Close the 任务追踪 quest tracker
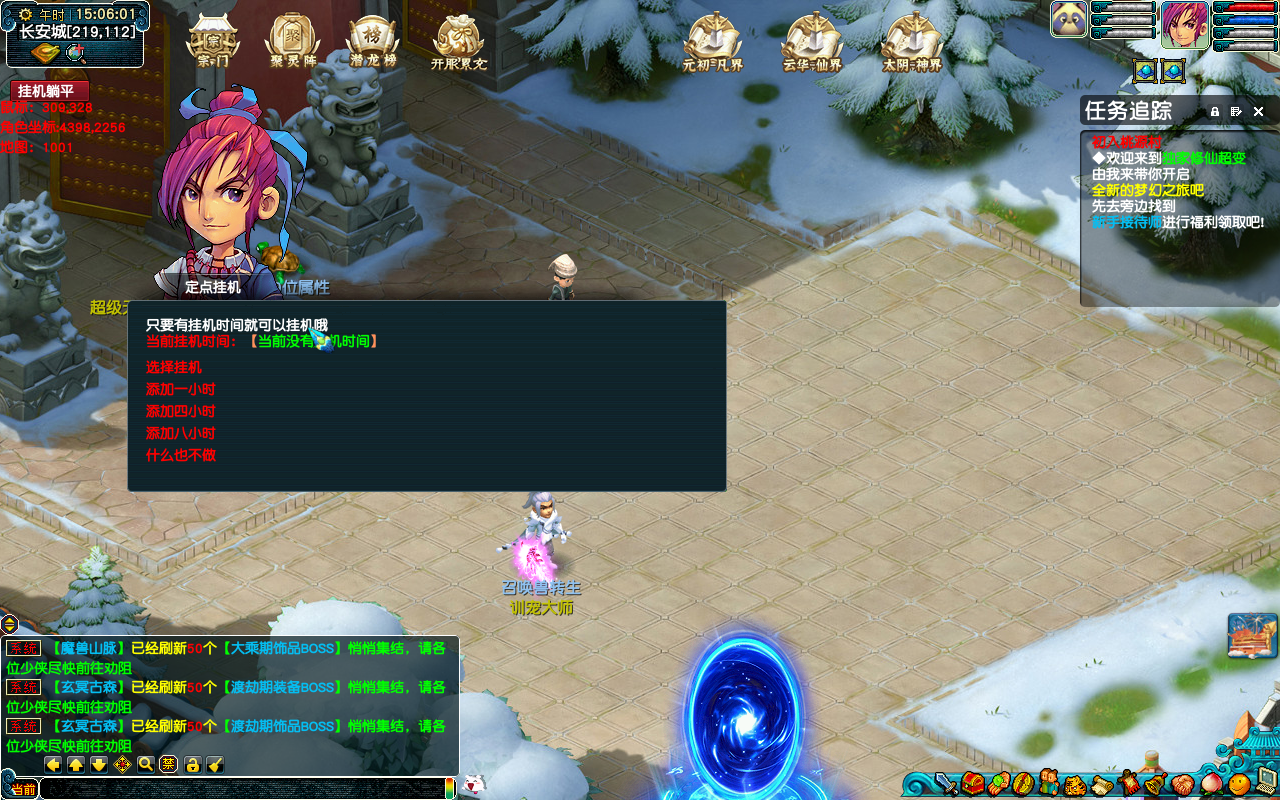 tap(1259, 112)
